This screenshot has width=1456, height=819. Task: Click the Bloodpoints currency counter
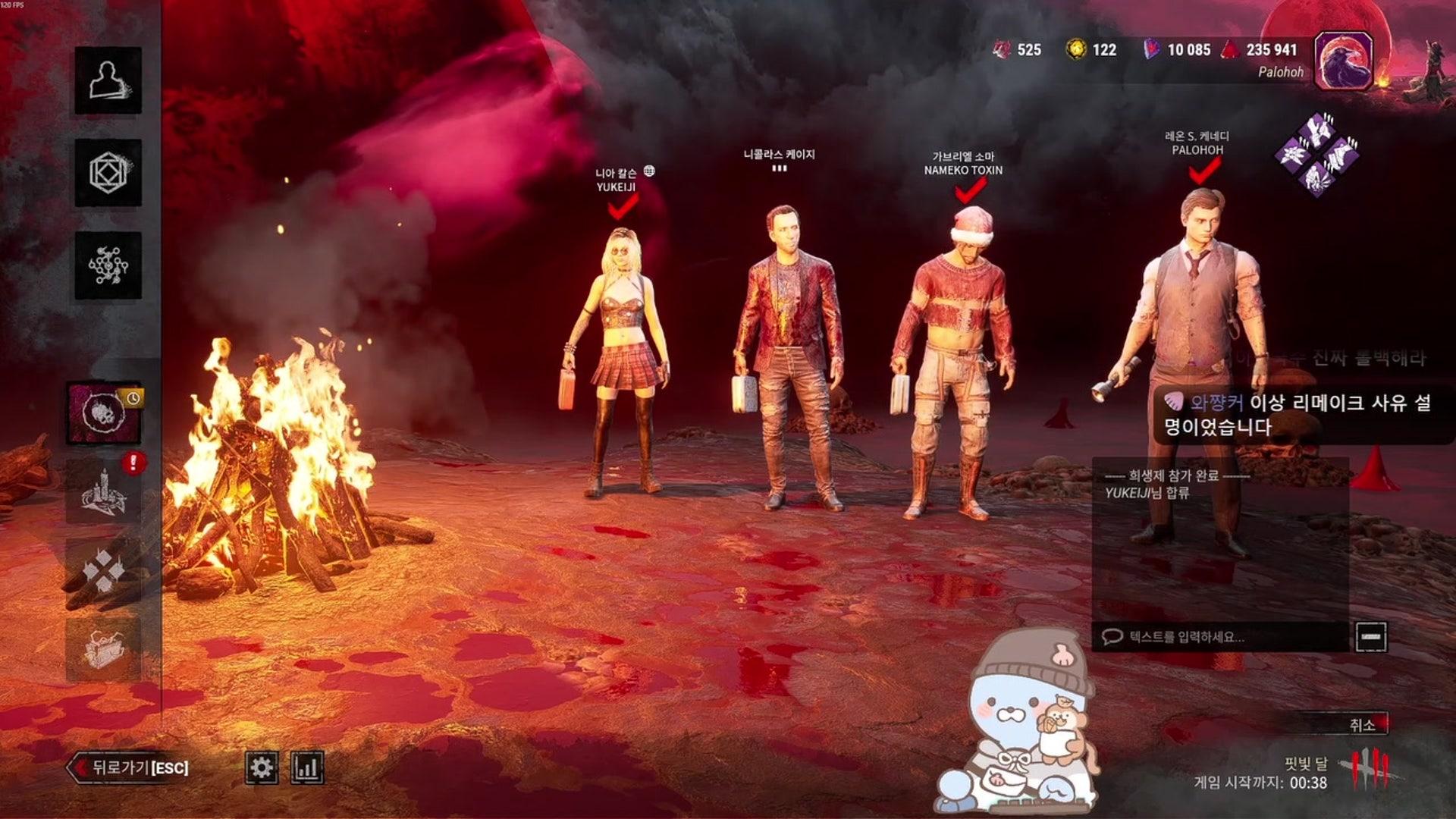pyautogui.click(x=1261, y=50)
